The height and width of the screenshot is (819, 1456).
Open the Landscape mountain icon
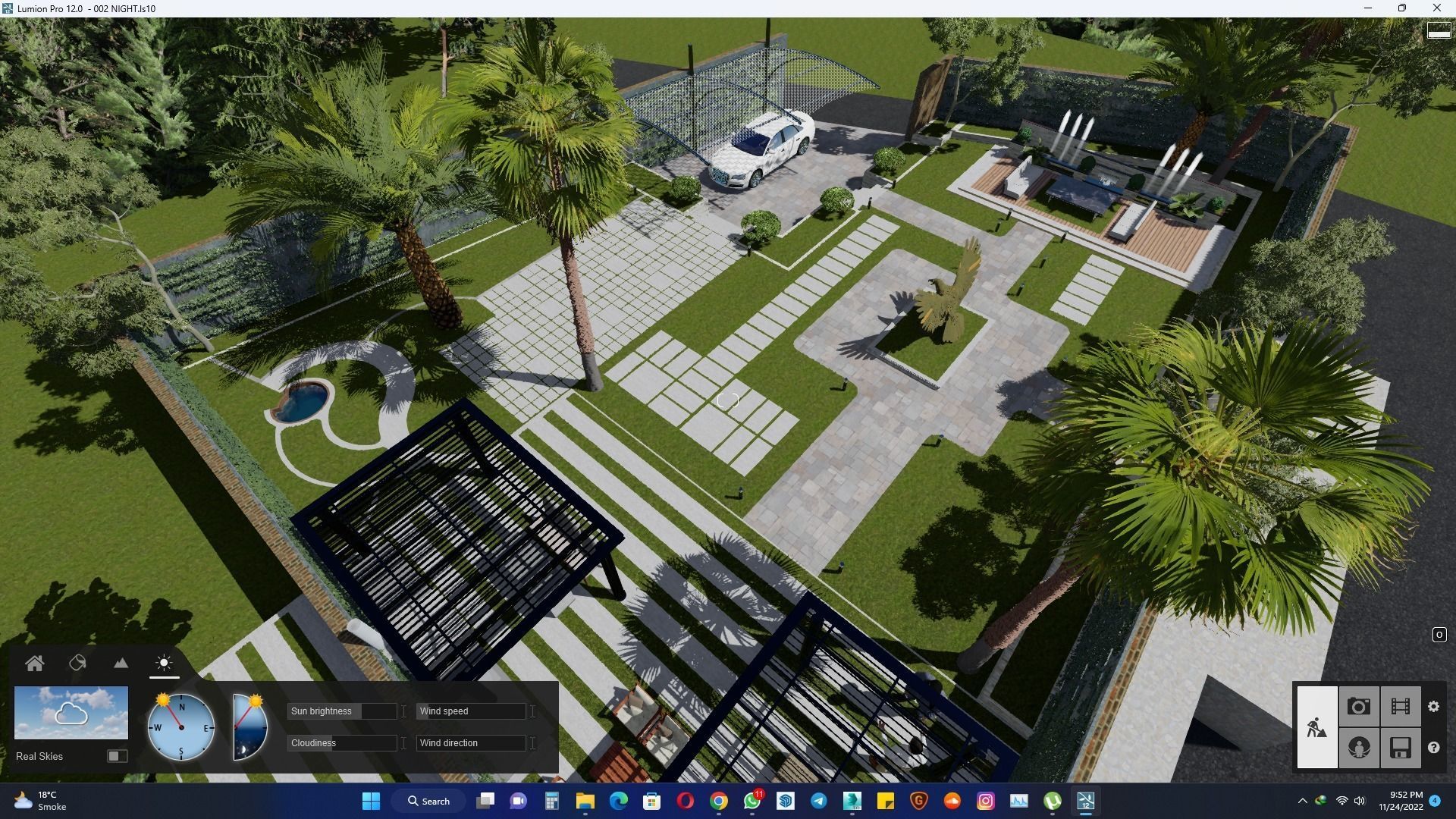click(x=121, y=663)
